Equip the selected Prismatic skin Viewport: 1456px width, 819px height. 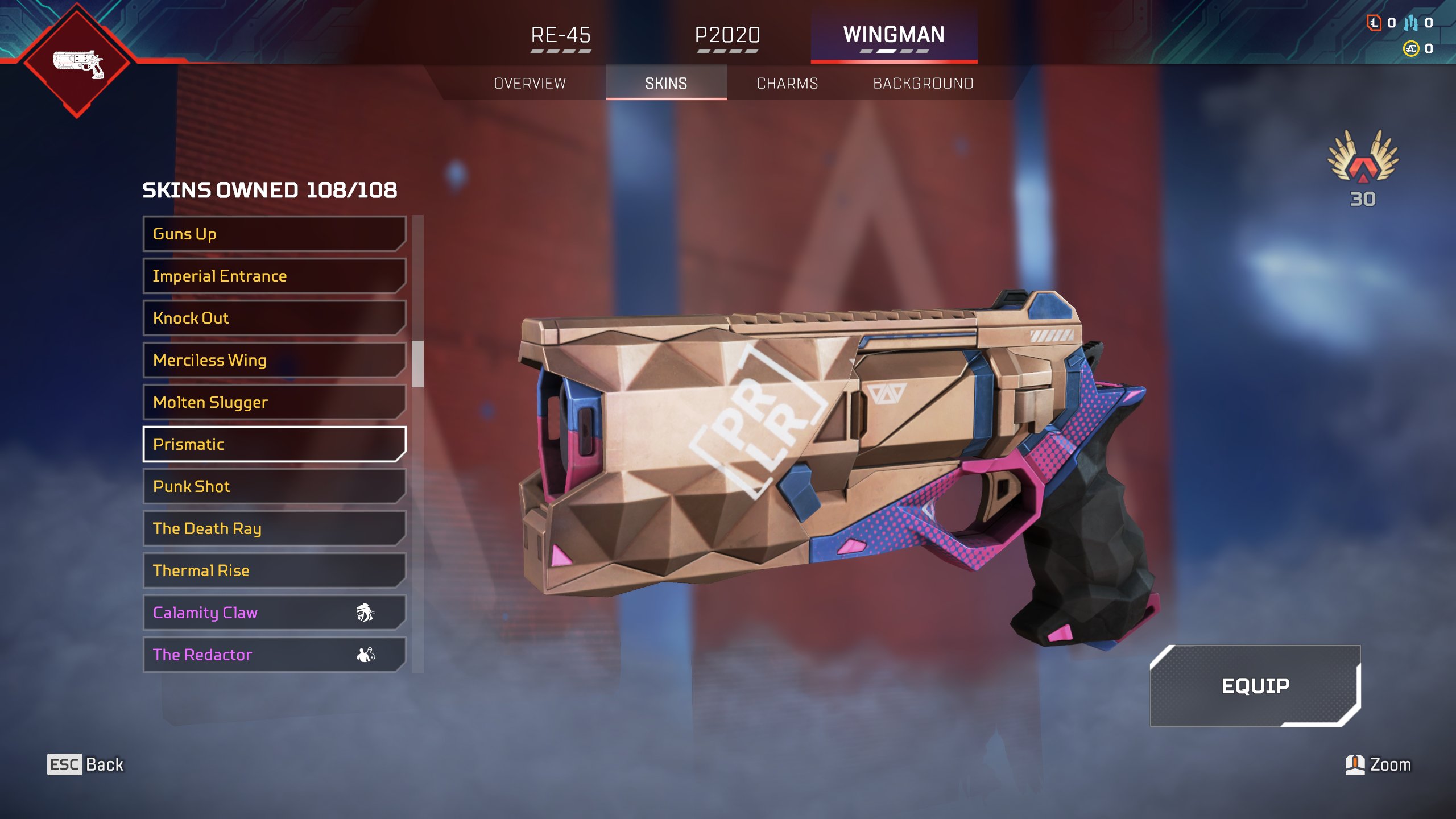pos(1255,686)
